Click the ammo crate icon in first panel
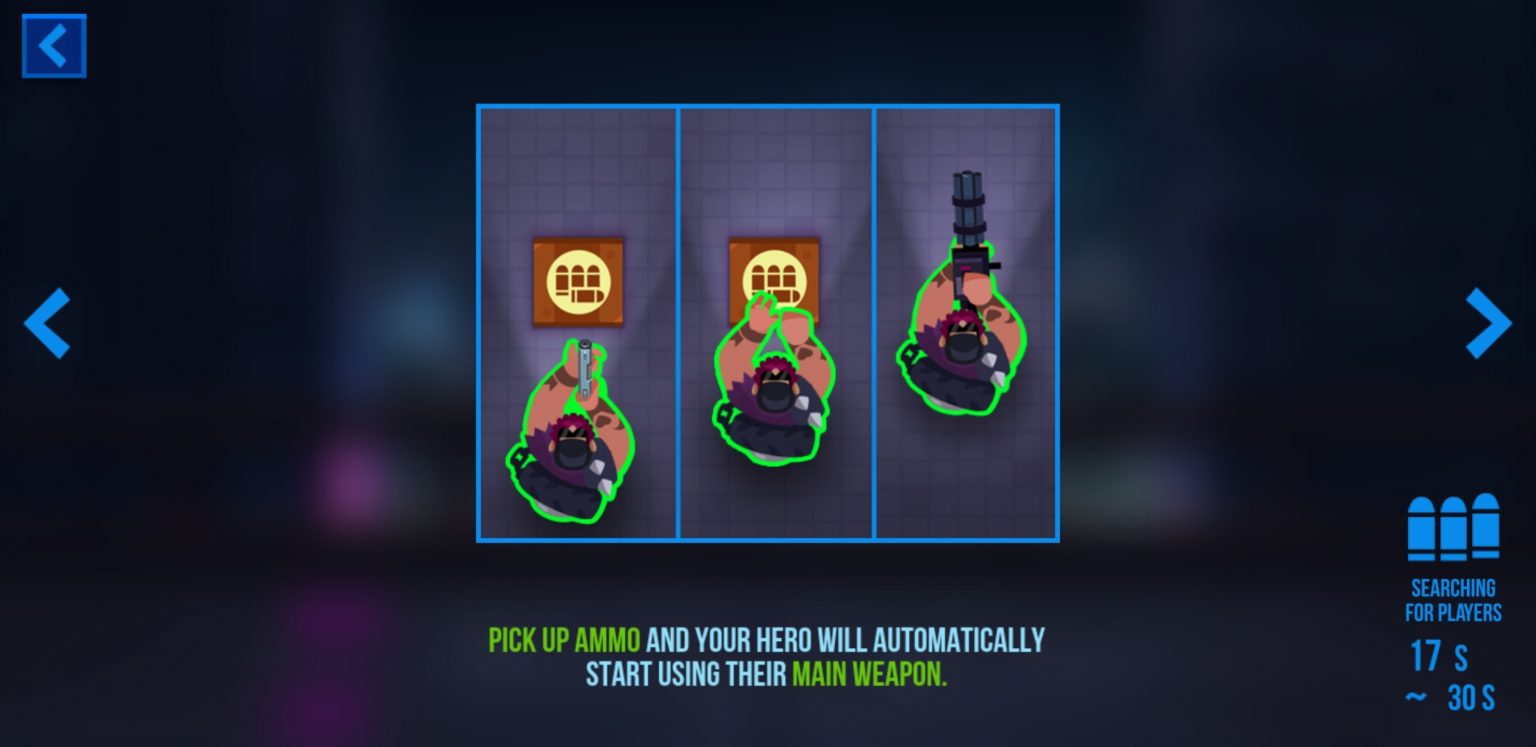1536x747 pixels. (578, 281)
